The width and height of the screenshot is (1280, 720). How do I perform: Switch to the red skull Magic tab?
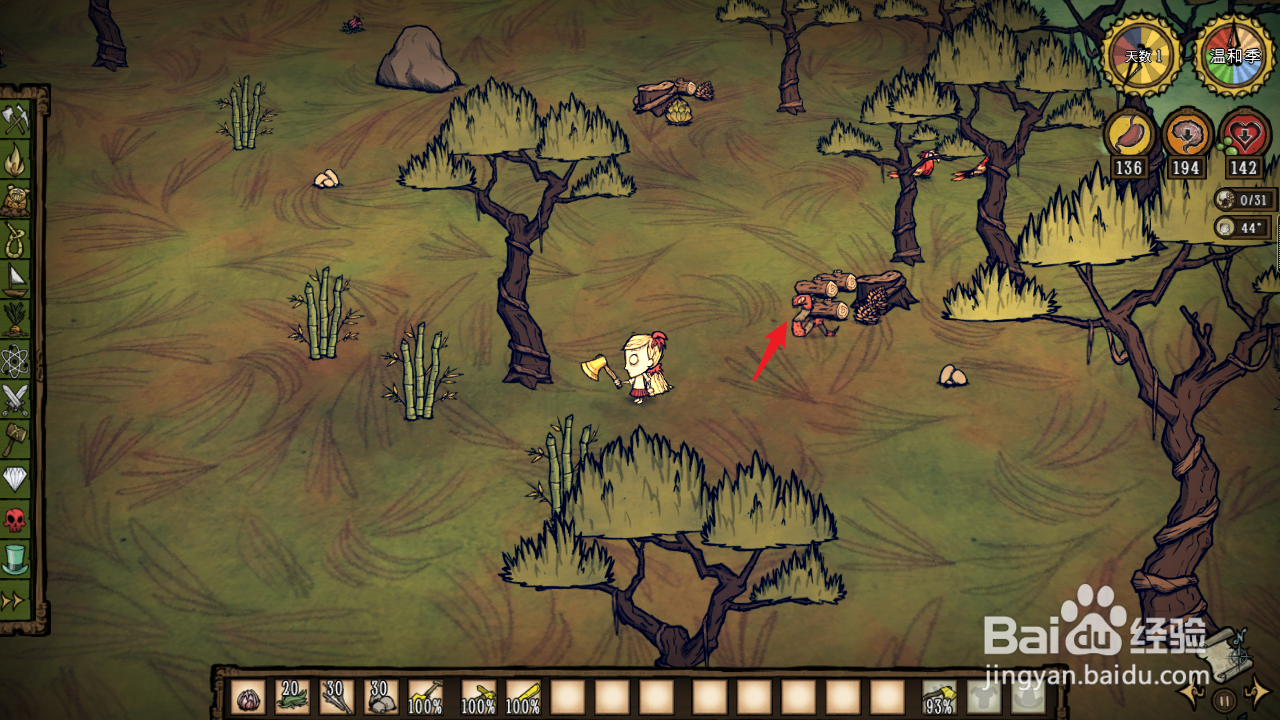pos(16,519)
